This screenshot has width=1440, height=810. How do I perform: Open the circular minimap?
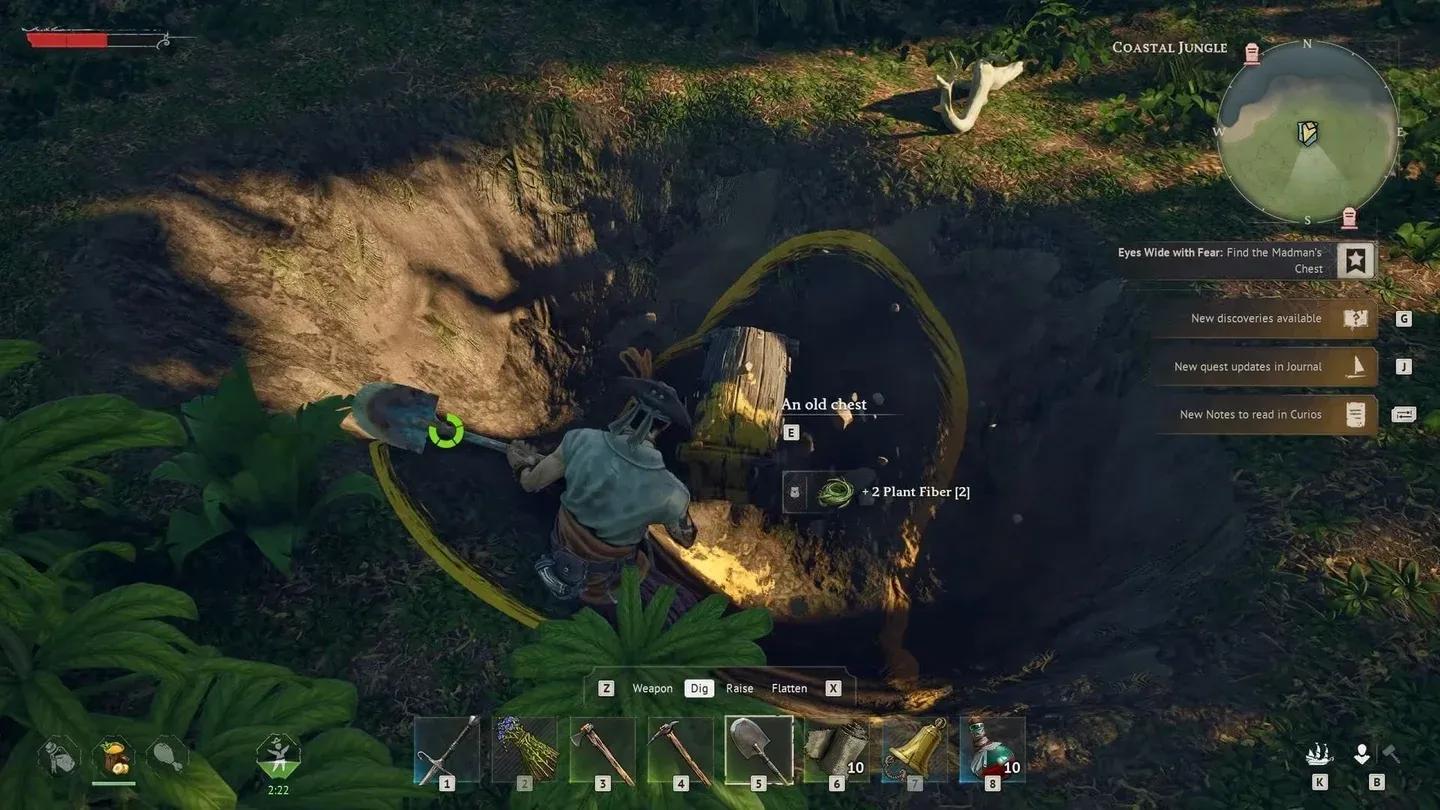[x=1307, y=132]
